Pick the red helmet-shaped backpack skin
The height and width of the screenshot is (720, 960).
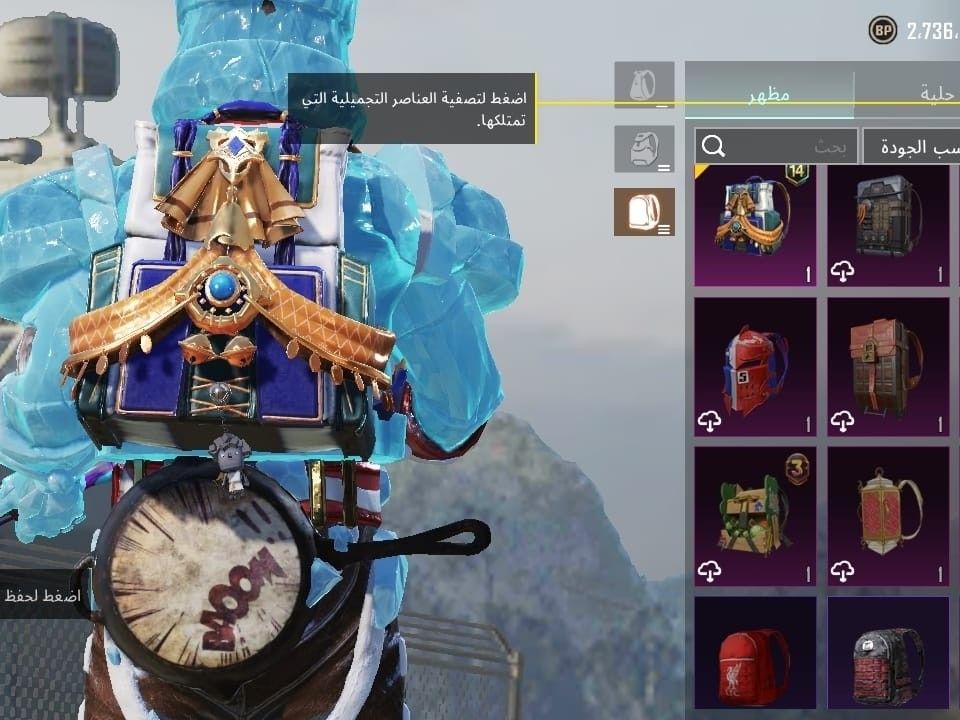pos(754,366)
